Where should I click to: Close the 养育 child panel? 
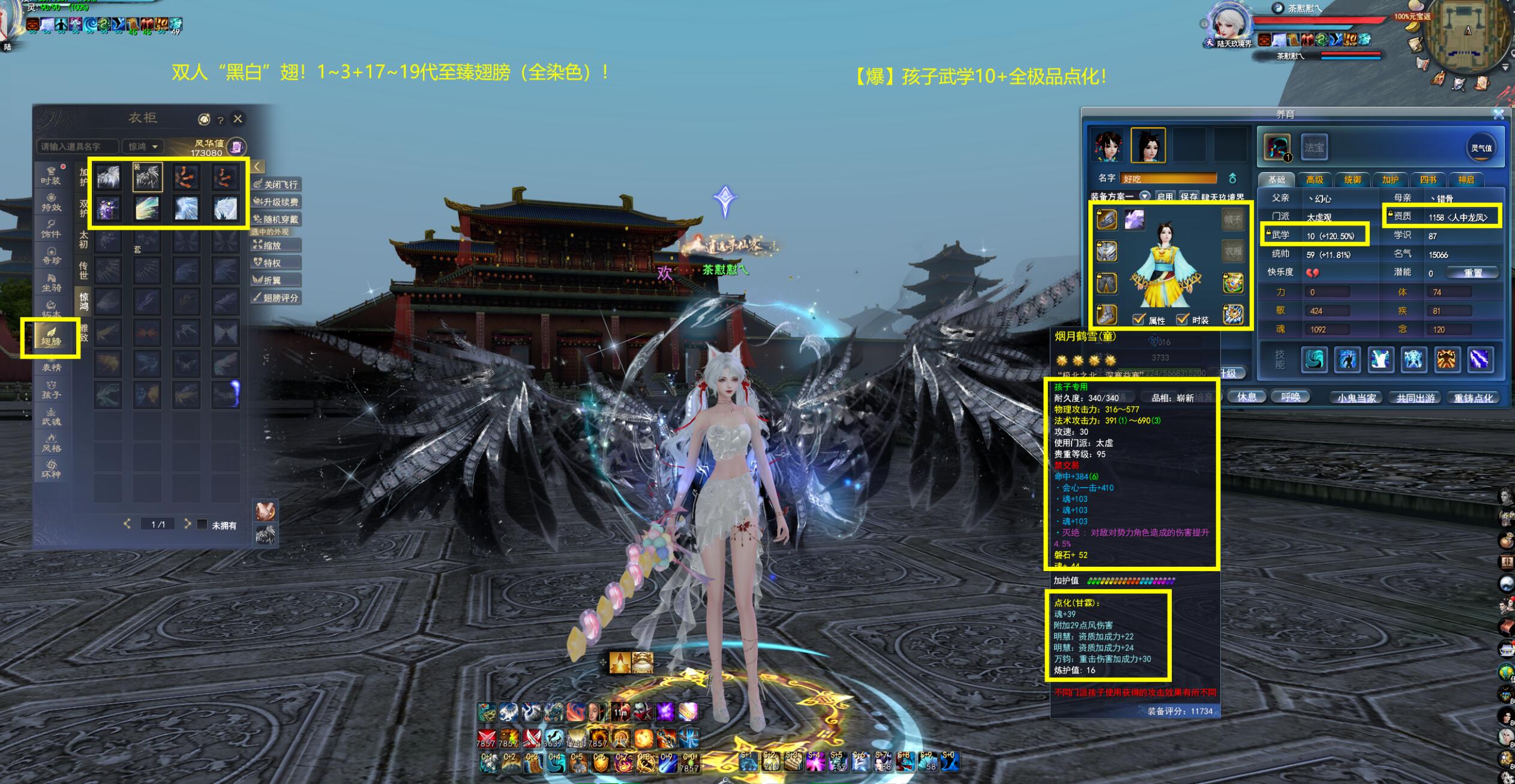click(1498, 114)
